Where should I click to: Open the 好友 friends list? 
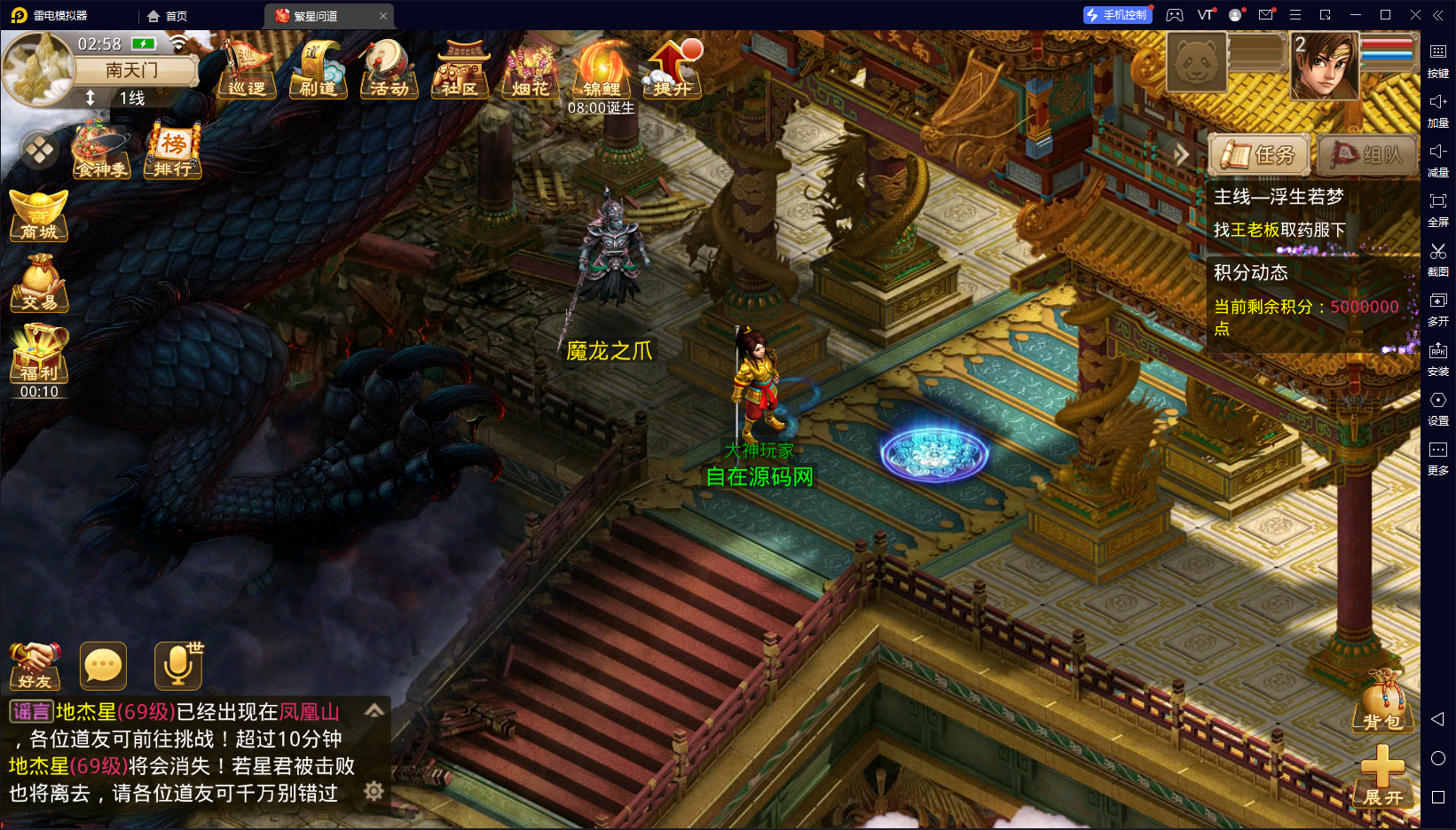(35, 666)
